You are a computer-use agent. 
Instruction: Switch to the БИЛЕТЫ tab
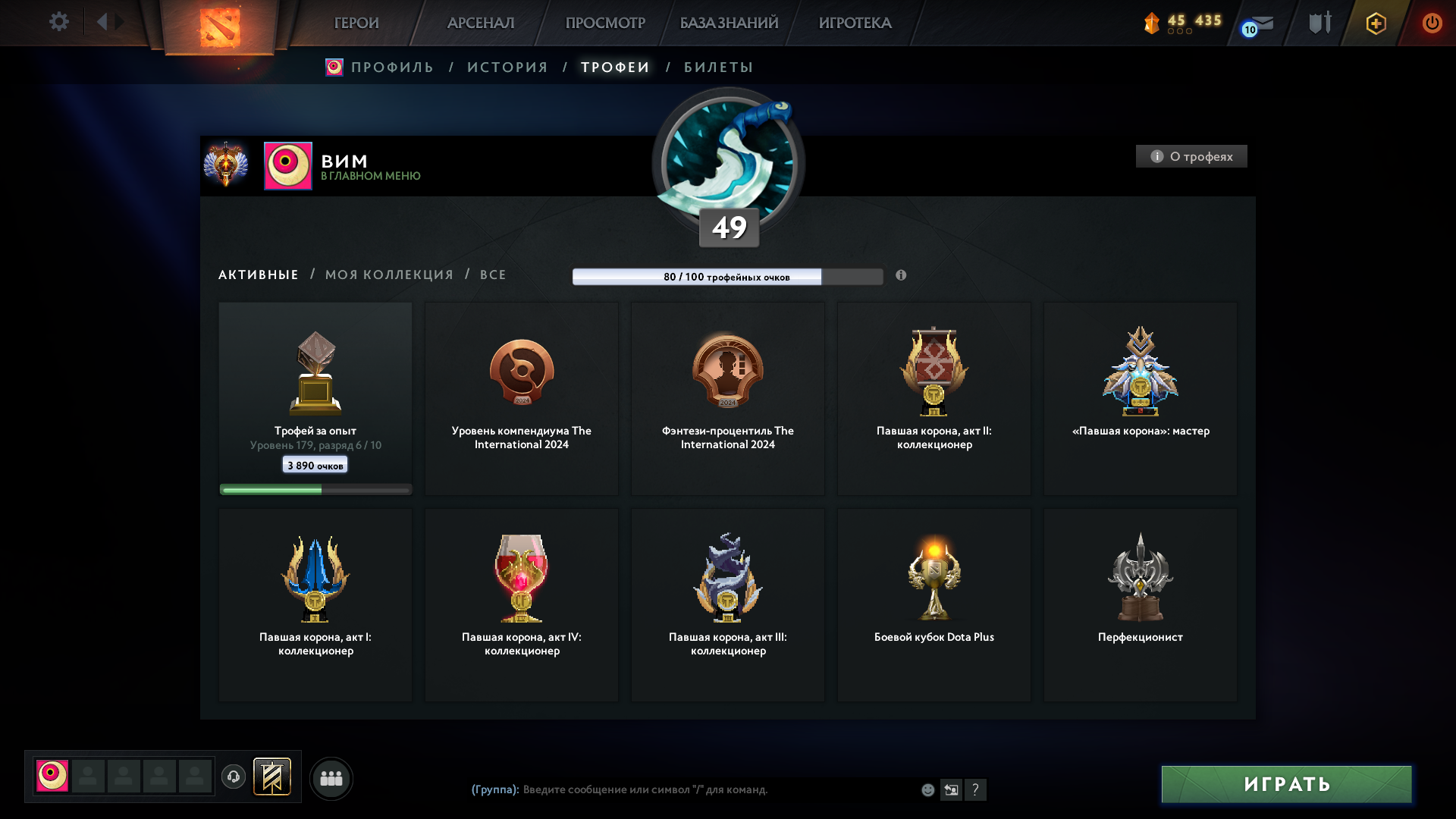[718, 67]
